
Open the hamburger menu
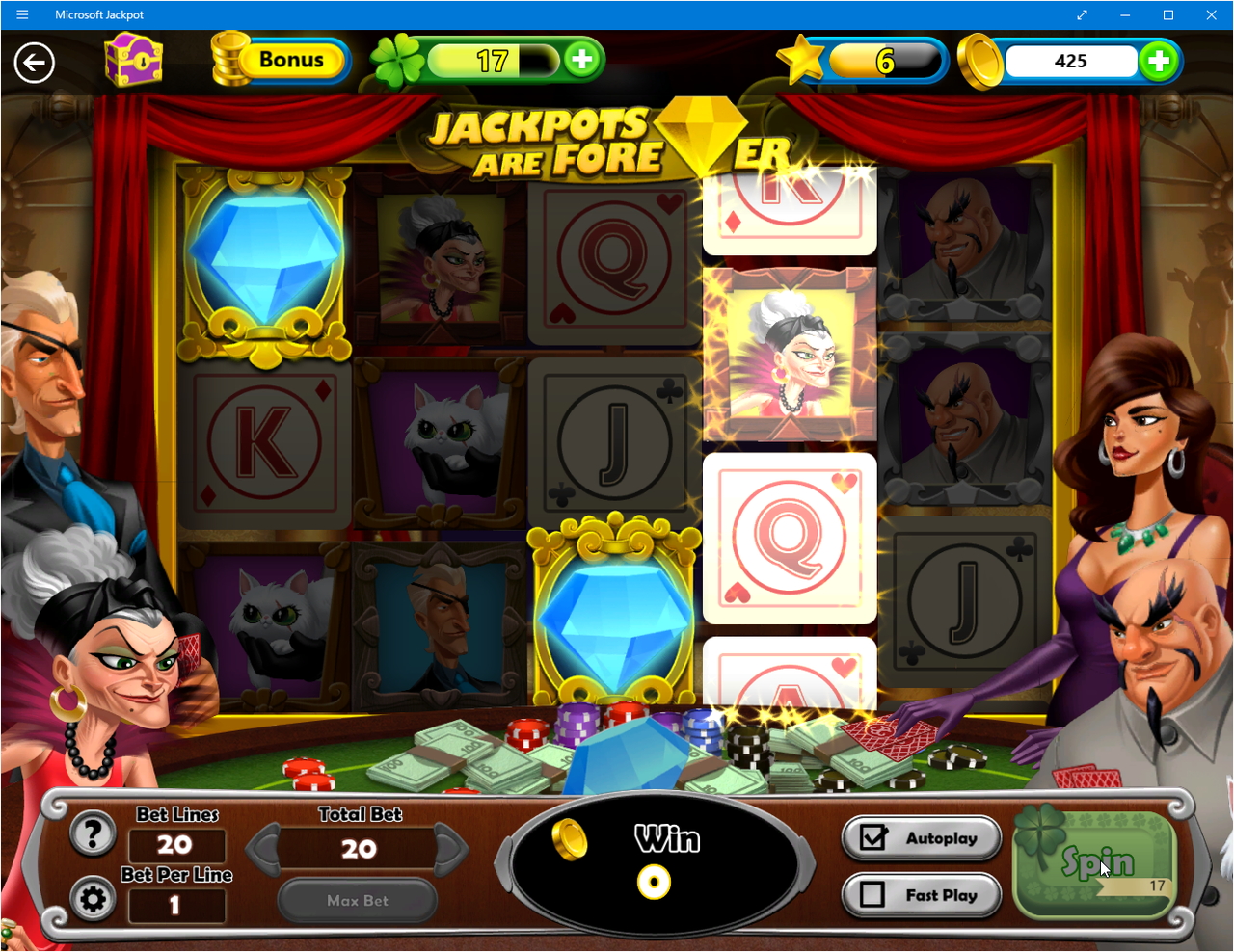(21, 14)
